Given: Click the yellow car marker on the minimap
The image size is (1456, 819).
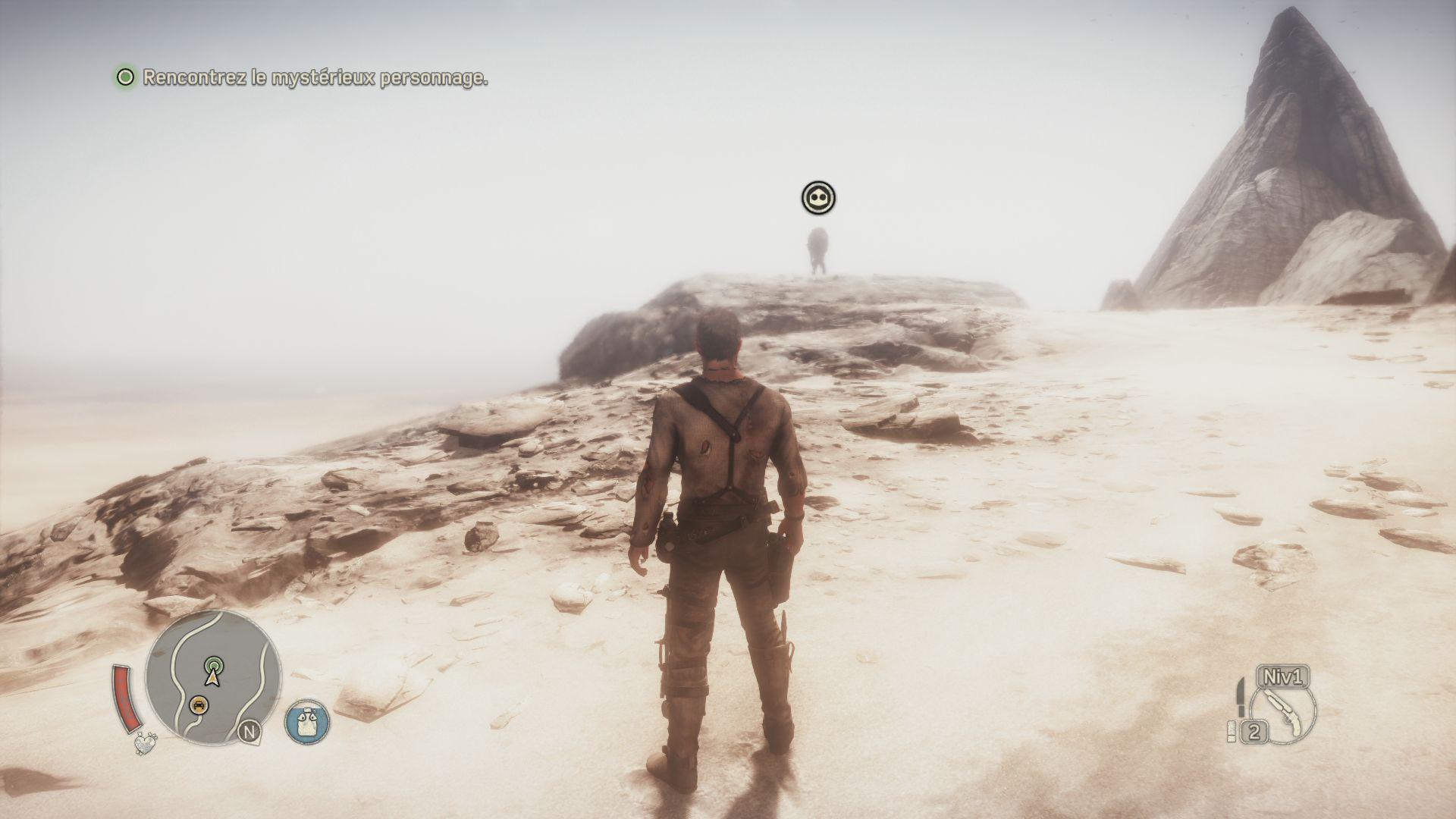Looking at the screenshot, I should (199, 704).
